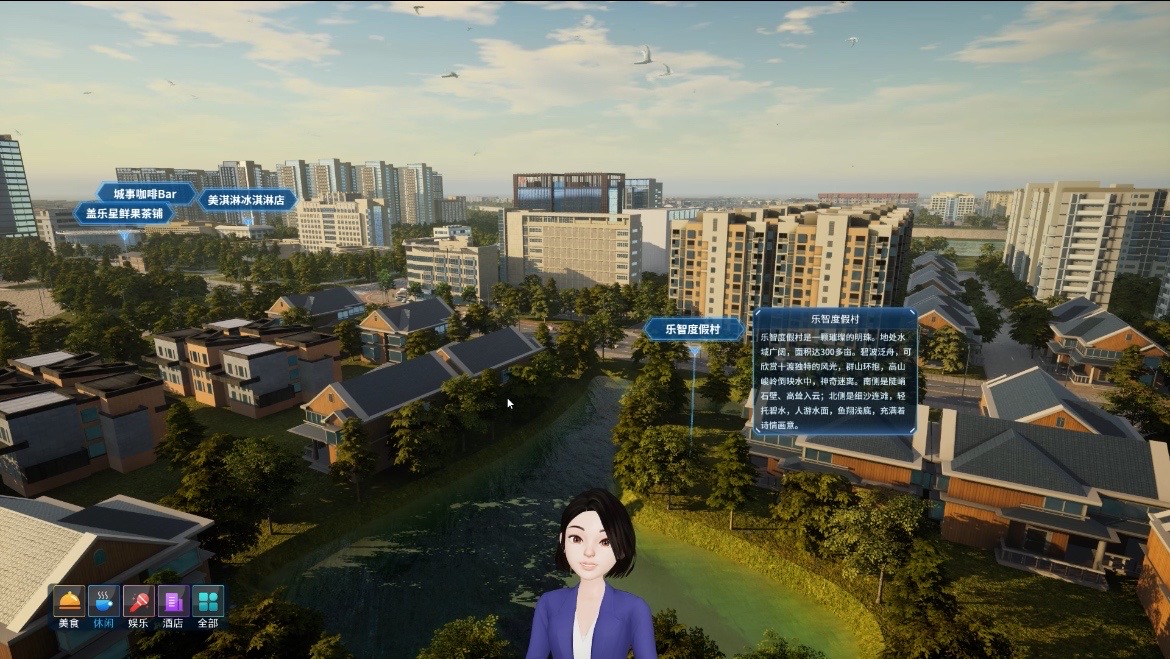
Task: Select the 美食 food category
Action: pos(69,601)
